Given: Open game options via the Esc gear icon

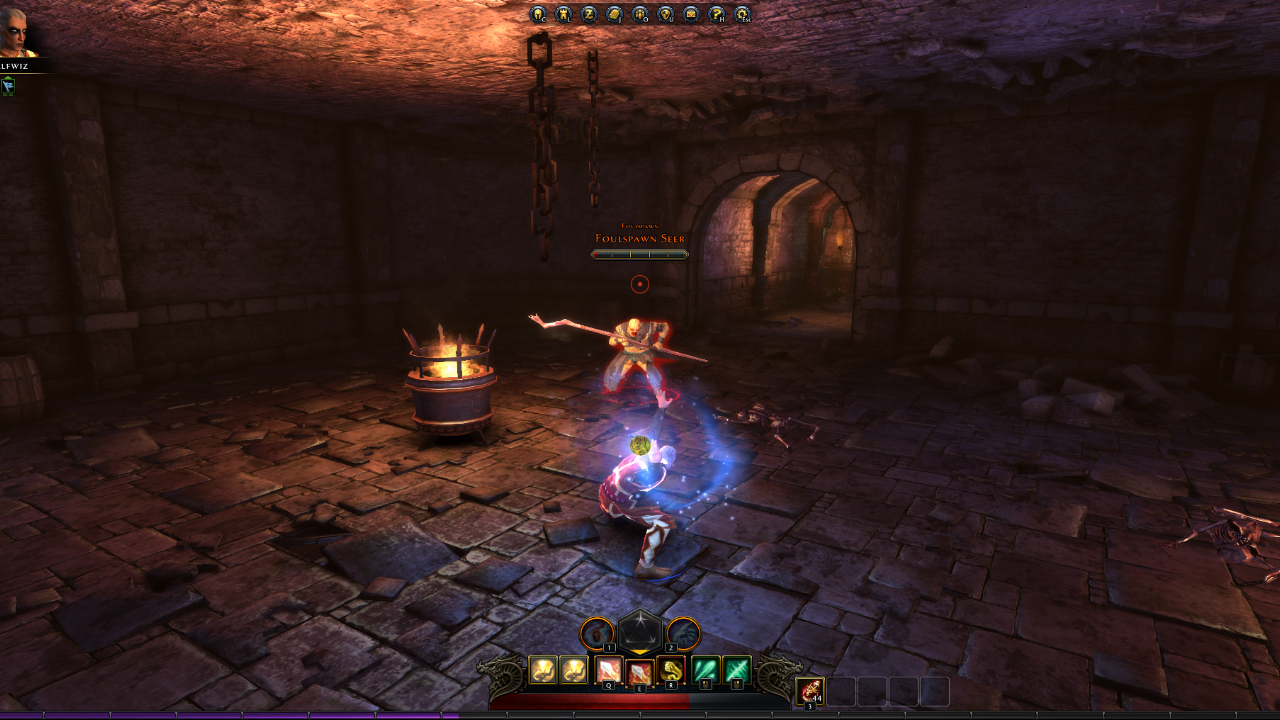Looking at the screenshot, I should coord(742,14).
